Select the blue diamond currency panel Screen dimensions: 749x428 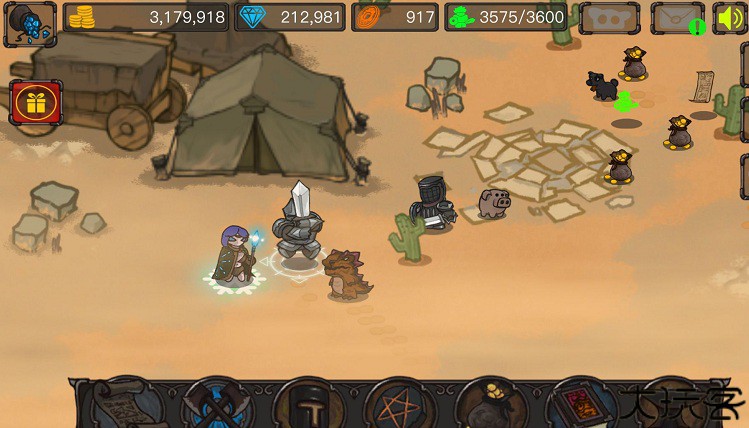coord(290,17)
